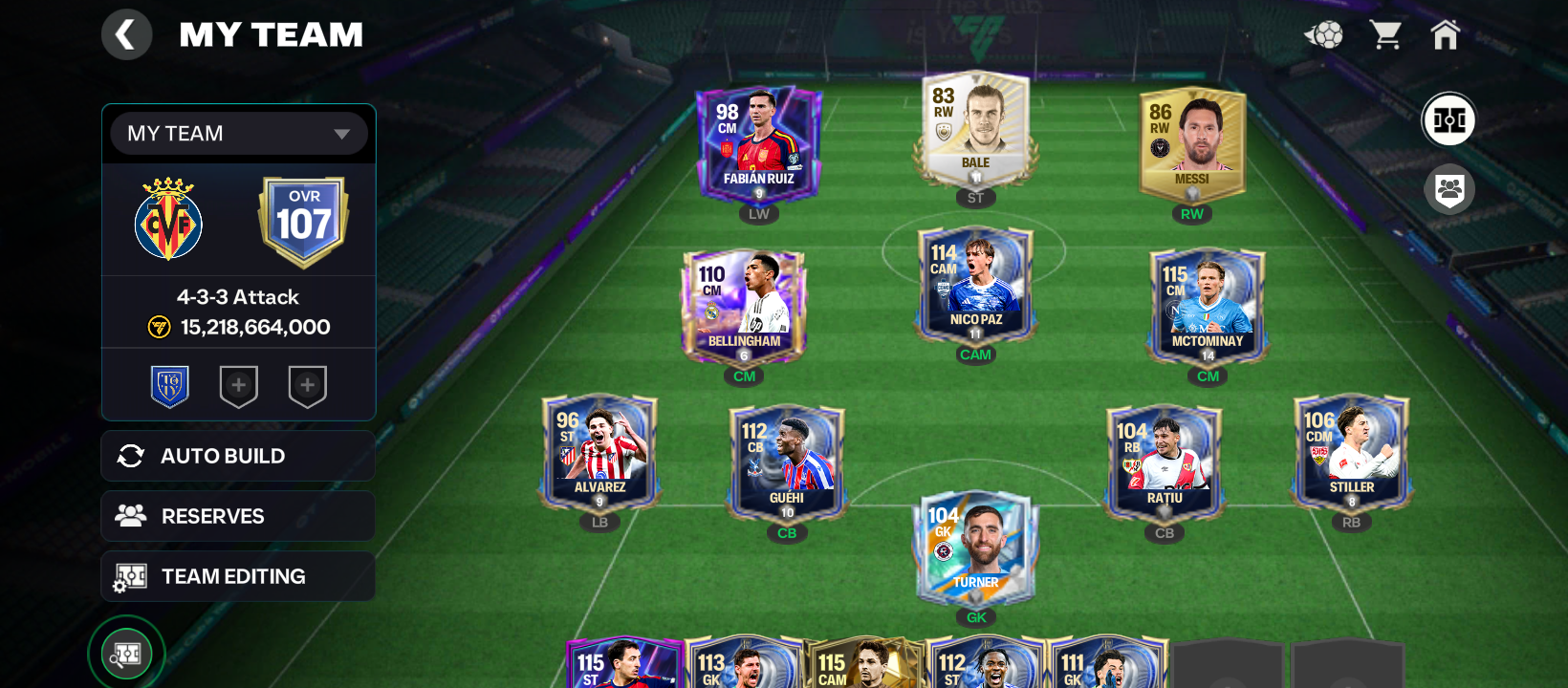Pick Ratiu's player card

[1164, 462]
